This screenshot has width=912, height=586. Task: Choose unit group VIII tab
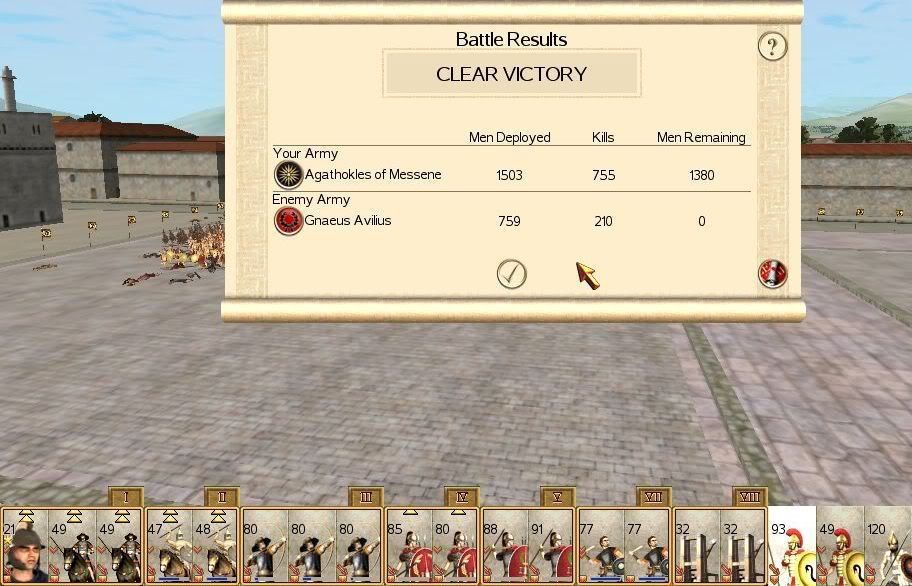749,497
